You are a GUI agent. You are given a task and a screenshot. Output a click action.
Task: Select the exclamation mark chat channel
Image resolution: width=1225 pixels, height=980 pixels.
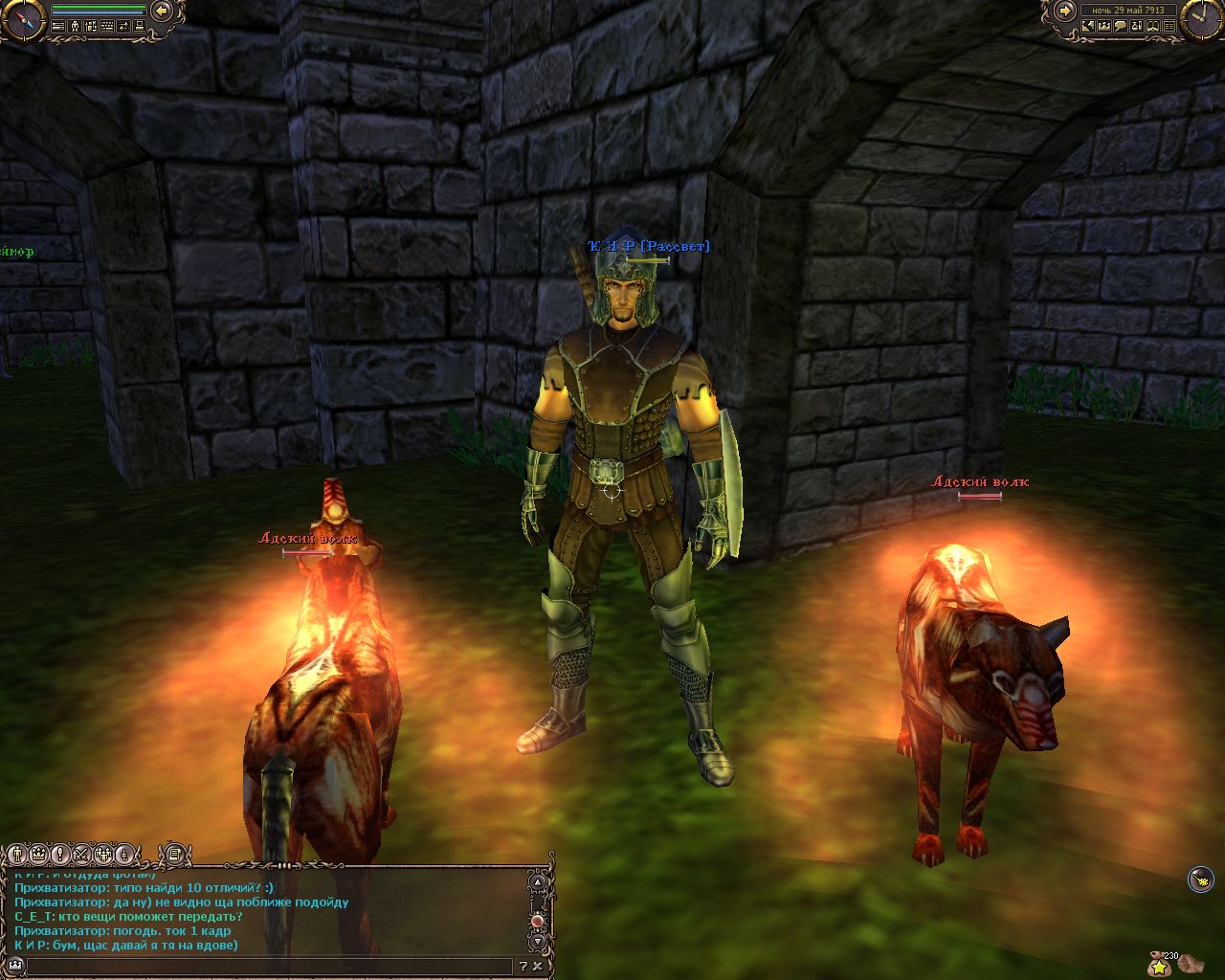(x=59, y=853)
